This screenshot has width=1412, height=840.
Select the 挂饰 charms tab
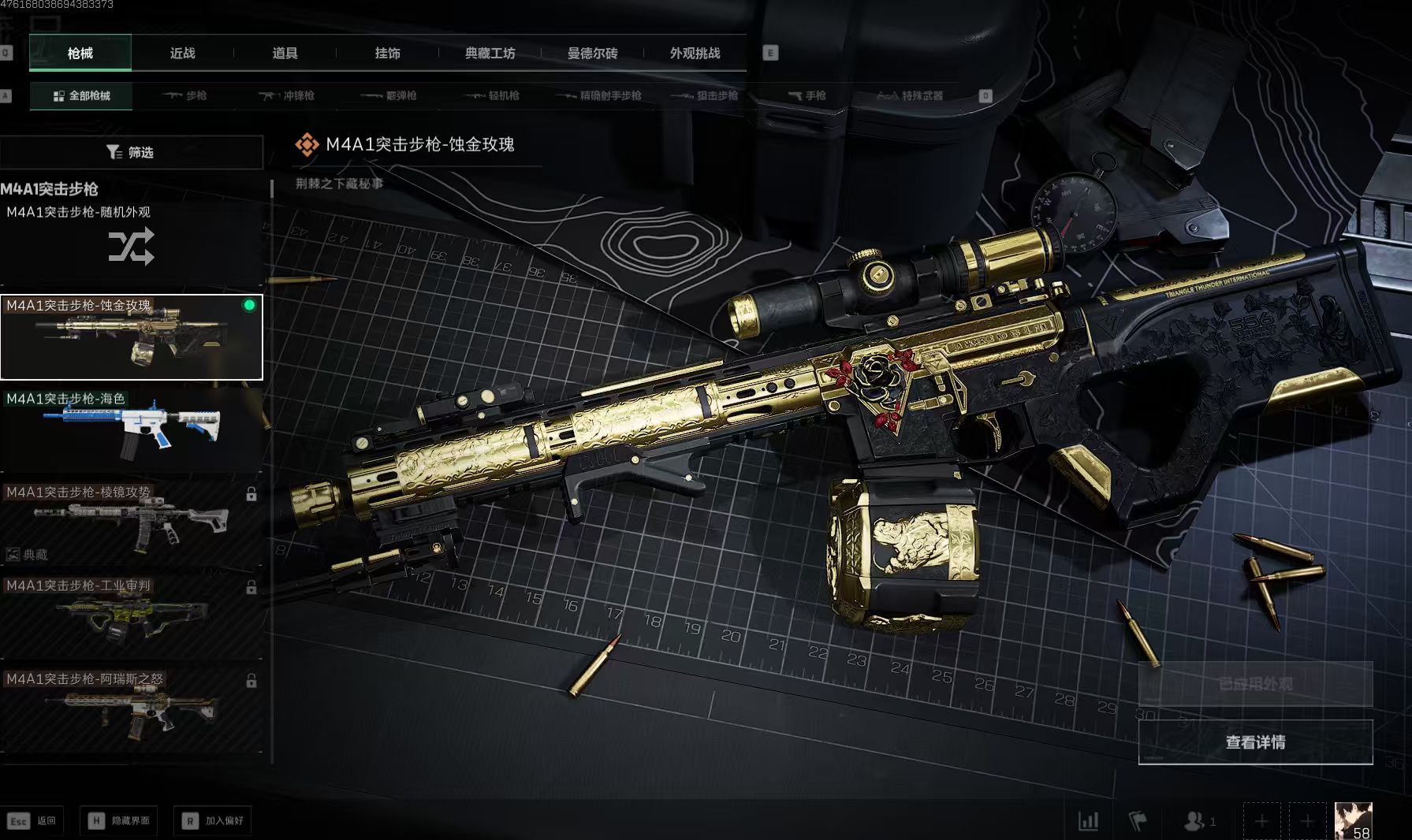pyautogui.click(x=387, y=54)
